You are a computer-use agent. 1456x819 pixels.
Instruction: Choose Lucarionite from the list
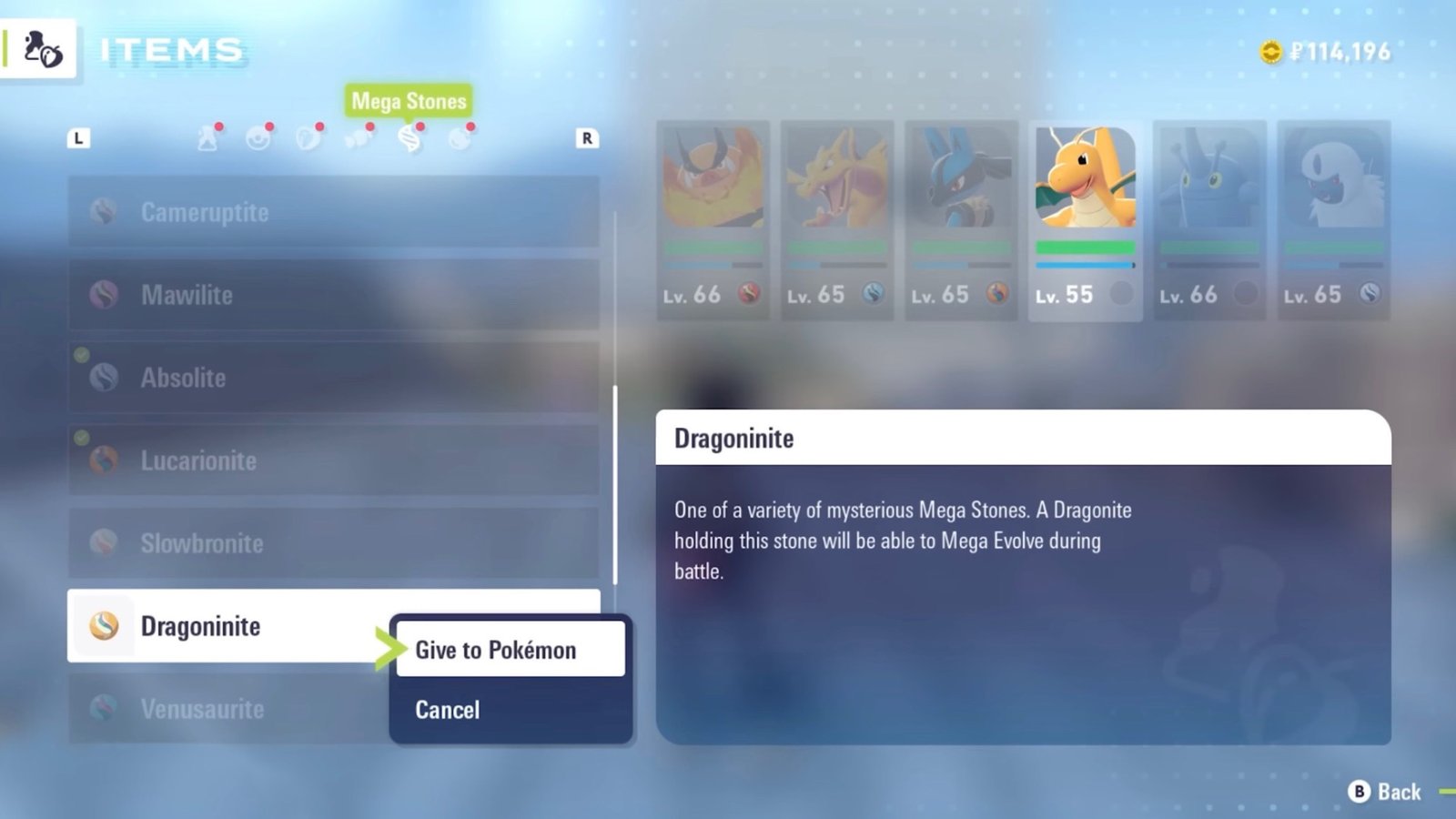click(333, 460)
